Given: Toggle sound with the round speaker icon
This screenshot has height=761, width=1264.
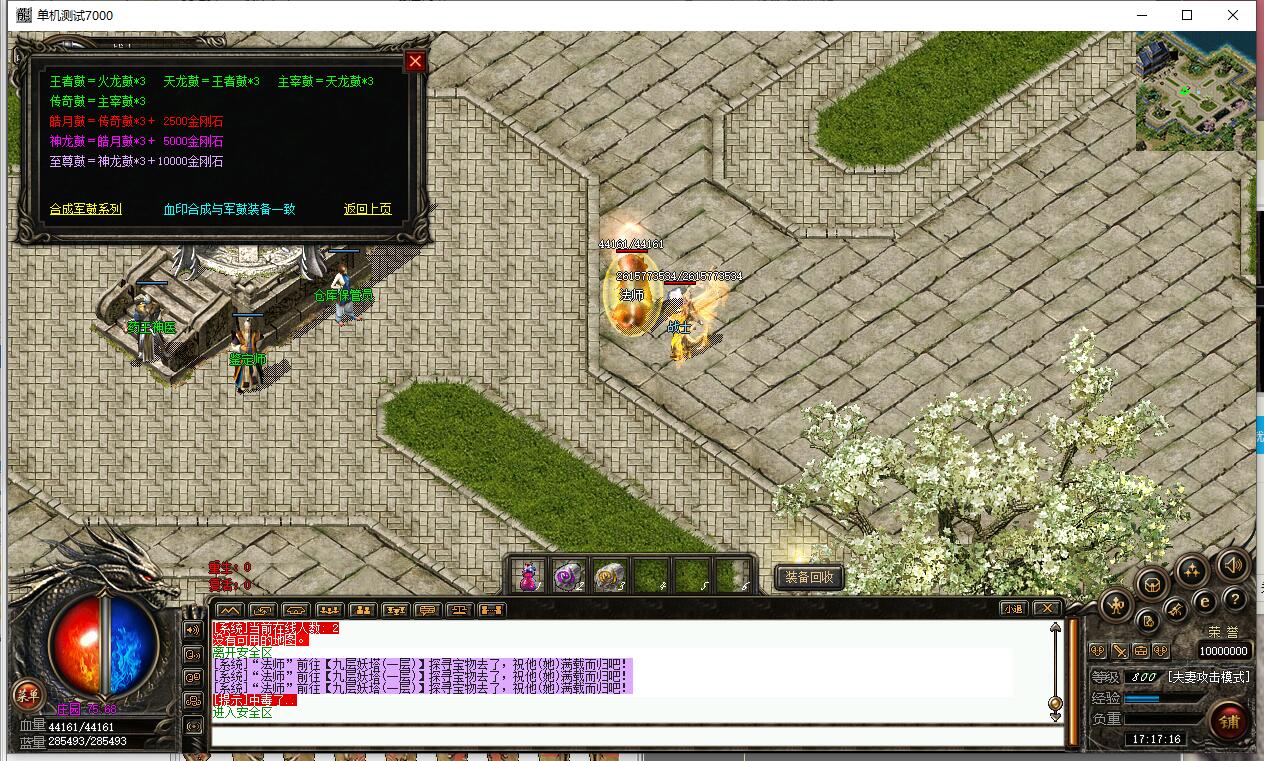Looking at the screenshot, I should click(1232, 566).
